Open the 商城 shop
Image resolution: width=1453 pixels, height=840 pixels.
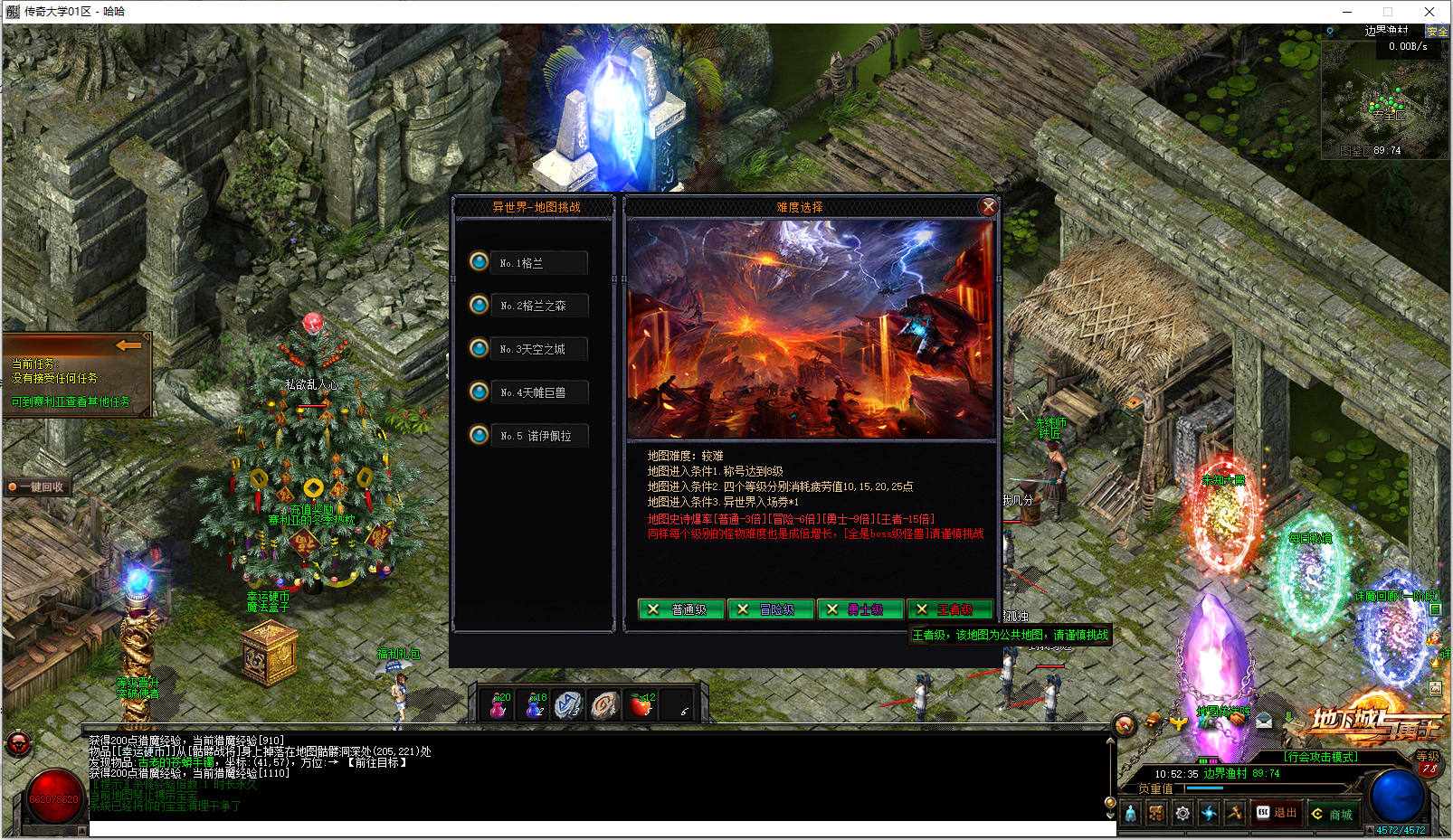(x=1333, y=814)
